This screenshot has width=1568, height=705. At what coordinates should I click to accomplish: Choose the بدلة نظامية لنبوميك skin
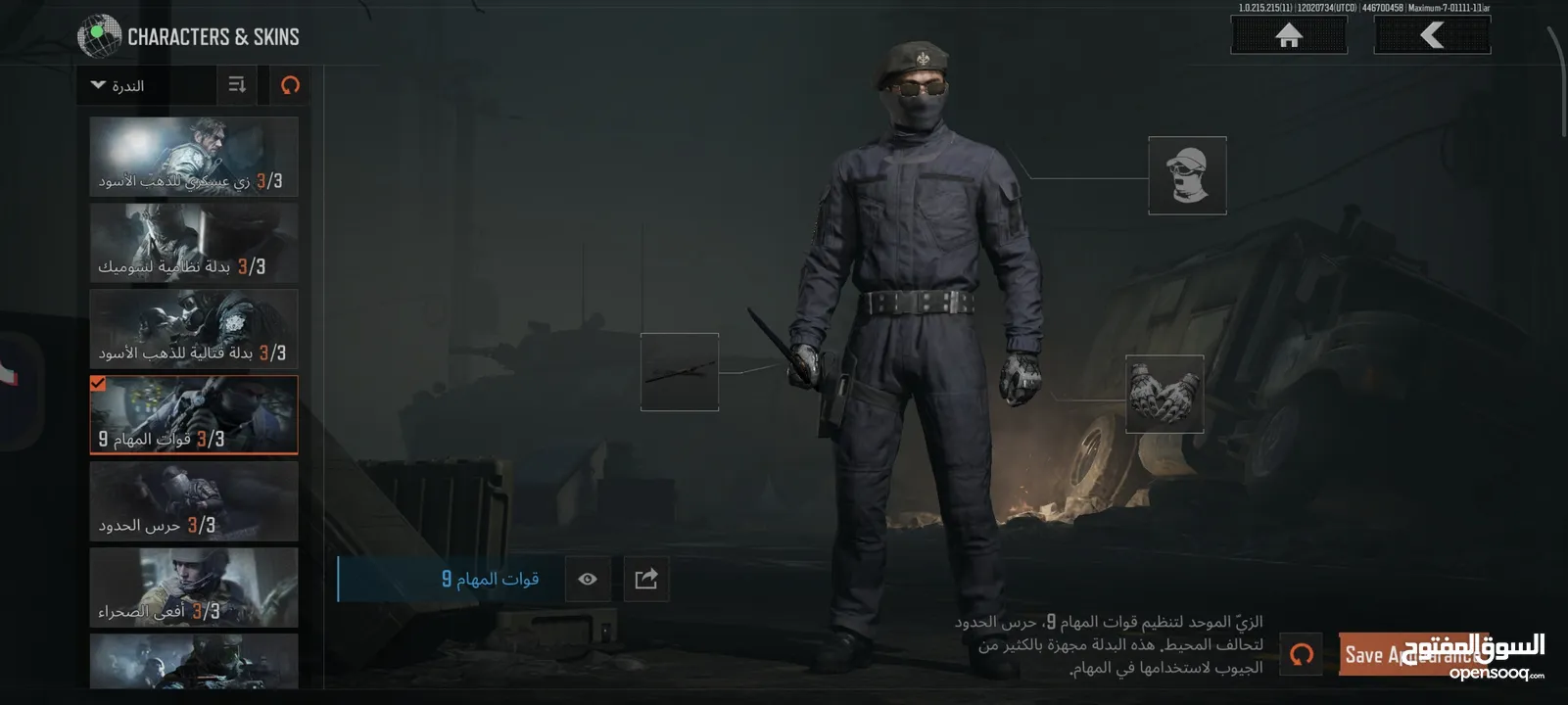194,243
